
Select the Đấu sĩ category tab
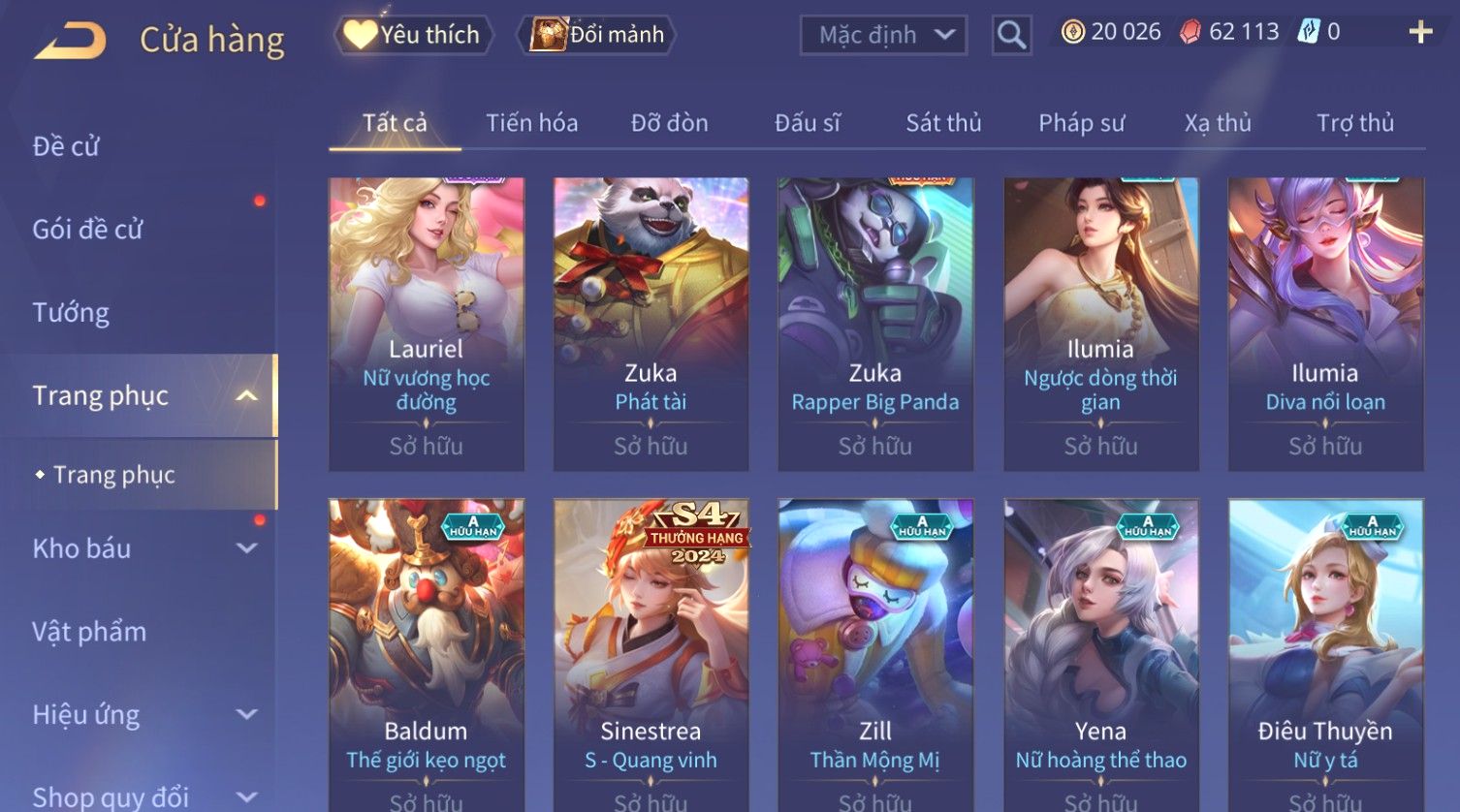807,123
